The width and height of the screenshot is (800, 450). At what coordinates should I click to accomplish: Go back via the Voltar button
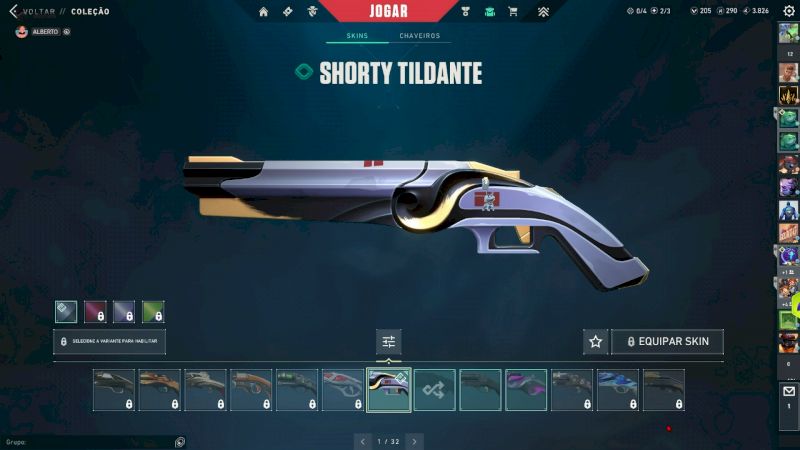pos(30,12)
